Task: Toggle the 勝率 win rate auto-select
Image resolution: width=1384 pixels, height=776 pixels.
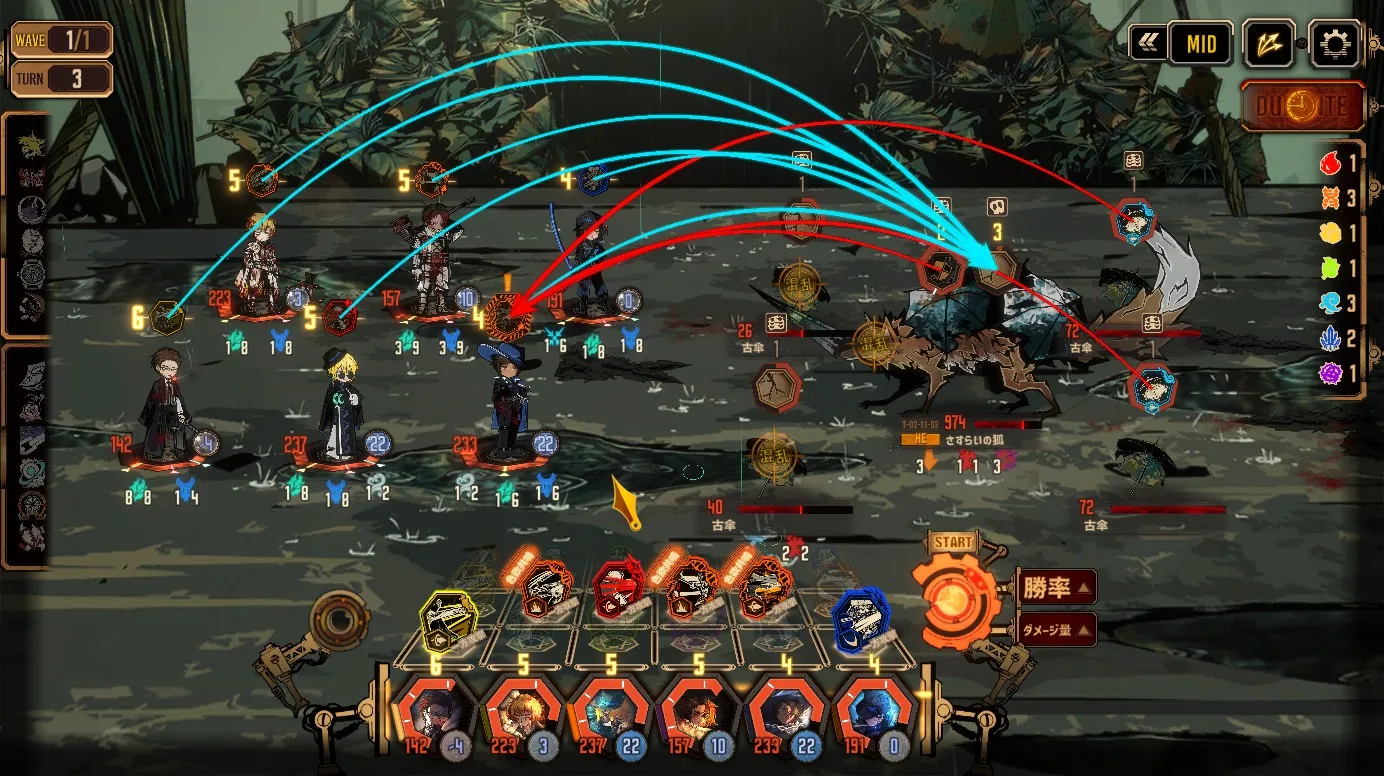Action: (1057, 587)
